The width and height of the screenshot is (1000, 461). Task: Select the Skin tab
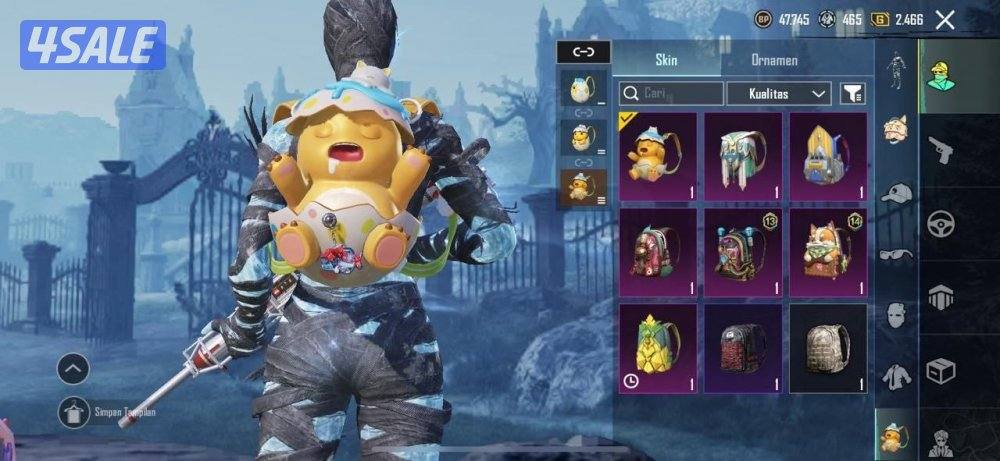pos(666,60)
